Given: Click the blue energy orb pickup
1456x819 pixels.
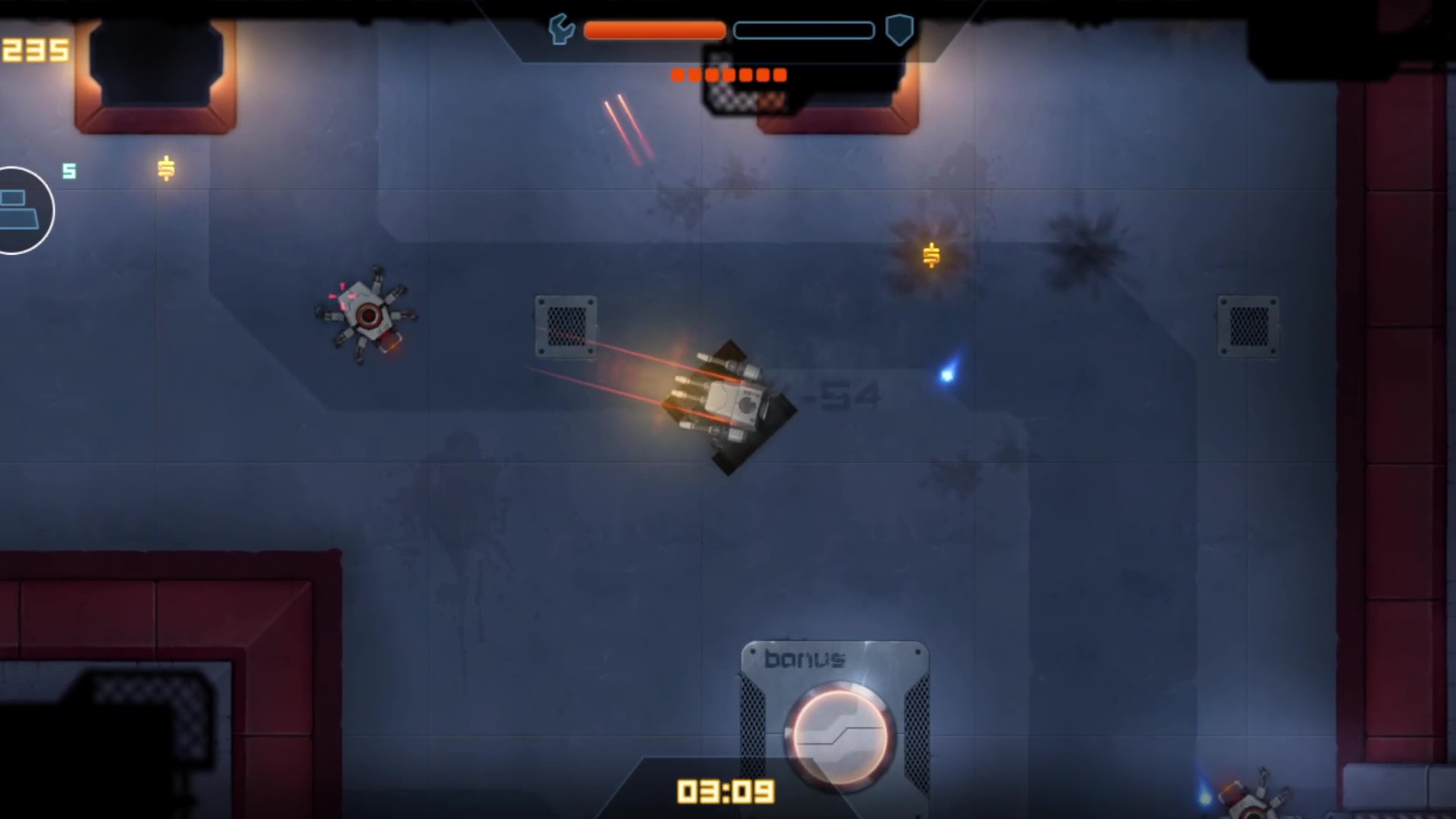Looking at the screenshot, I should point(947,375).
